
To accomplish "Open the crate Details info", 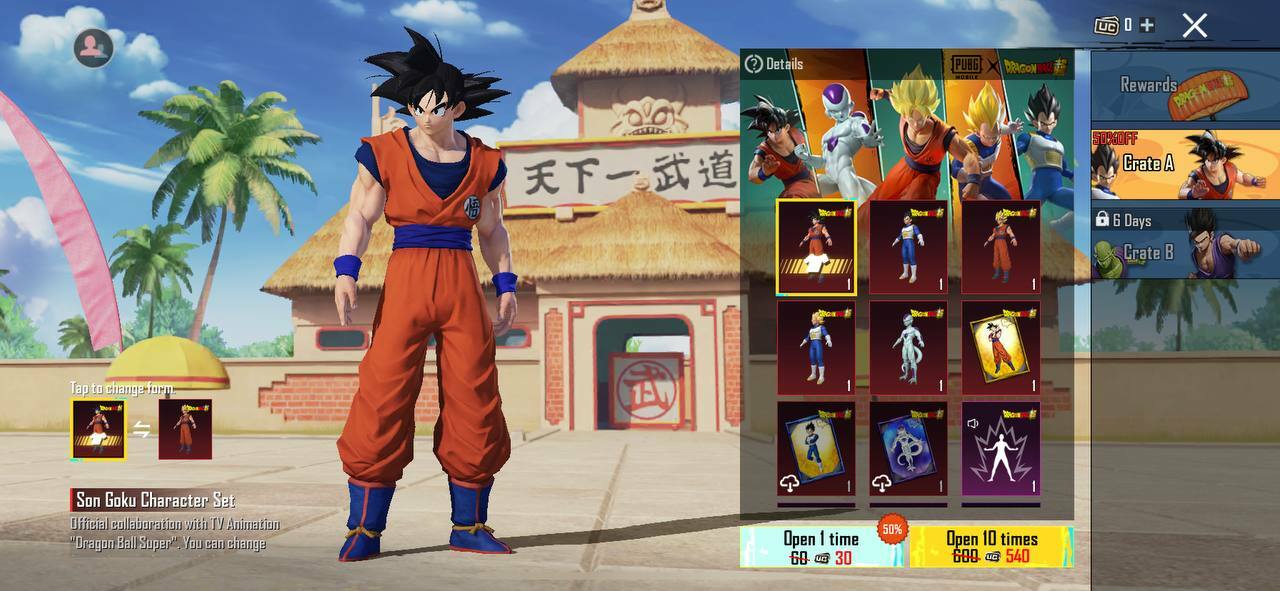I will 774,64.
